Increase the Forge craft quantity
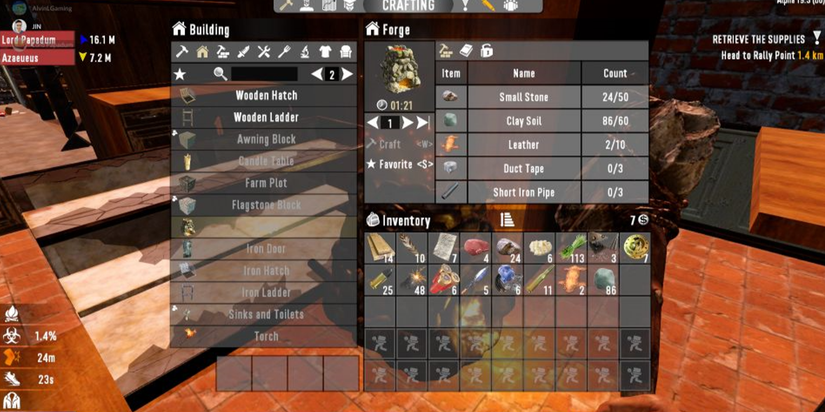Viewport: 825px width, 412px height. click(407, 123)
